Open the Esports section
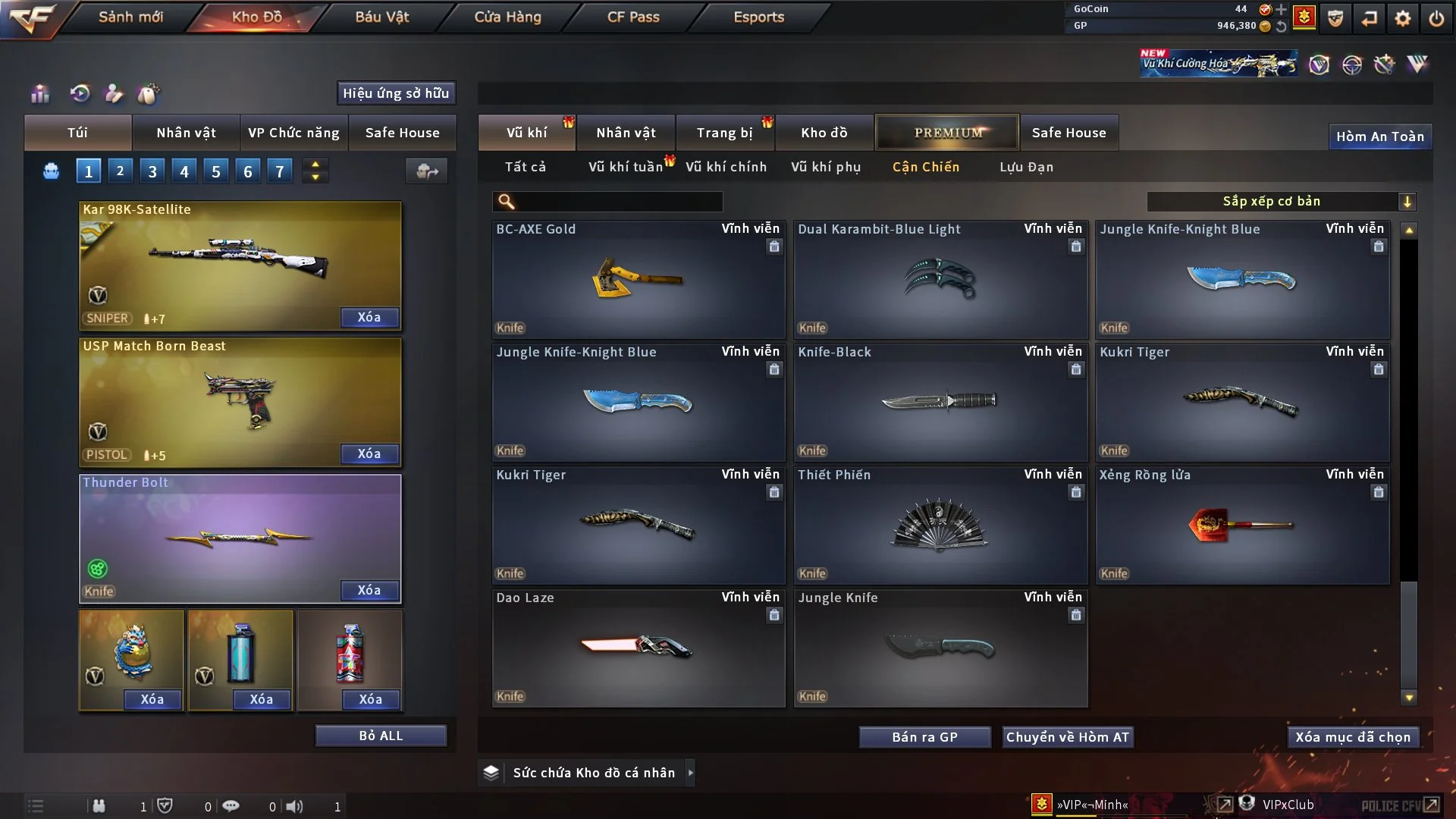This screenshot has height=819, width=1456. pyautogui.click(x=758, y=17)
